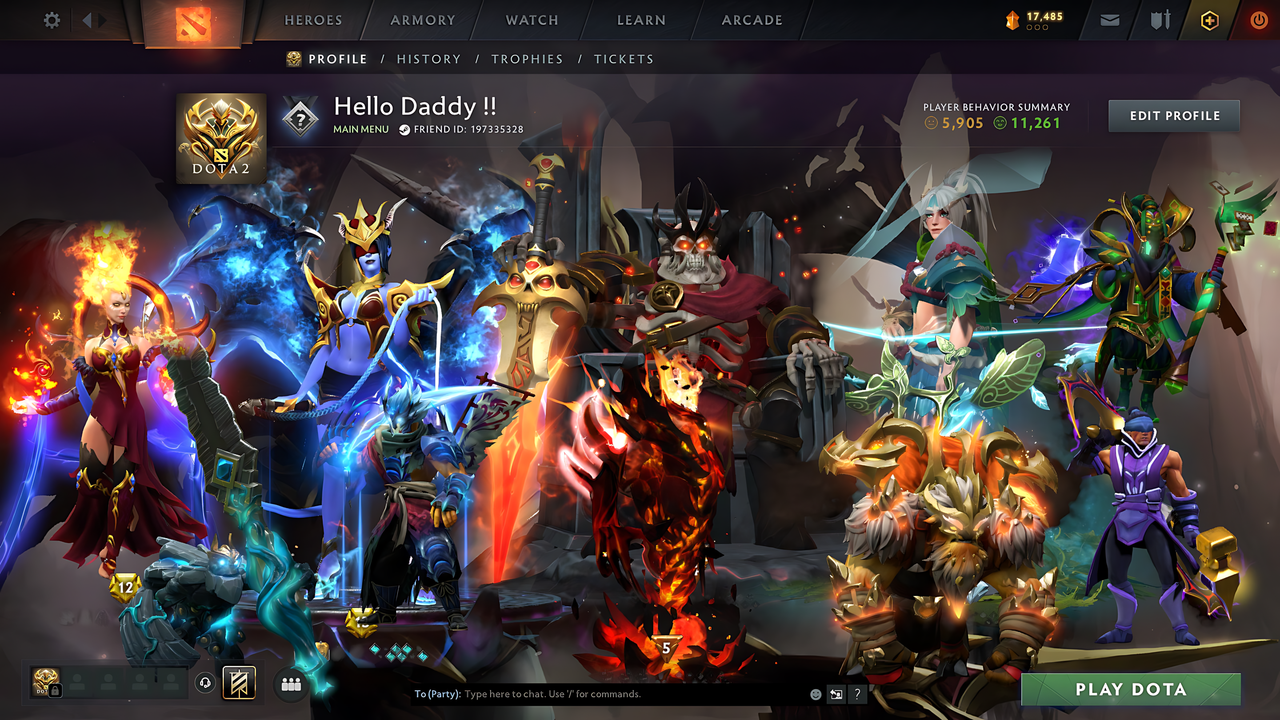
Task: Open the mail notifications envelope icon
Action: tap(1110, 19)
